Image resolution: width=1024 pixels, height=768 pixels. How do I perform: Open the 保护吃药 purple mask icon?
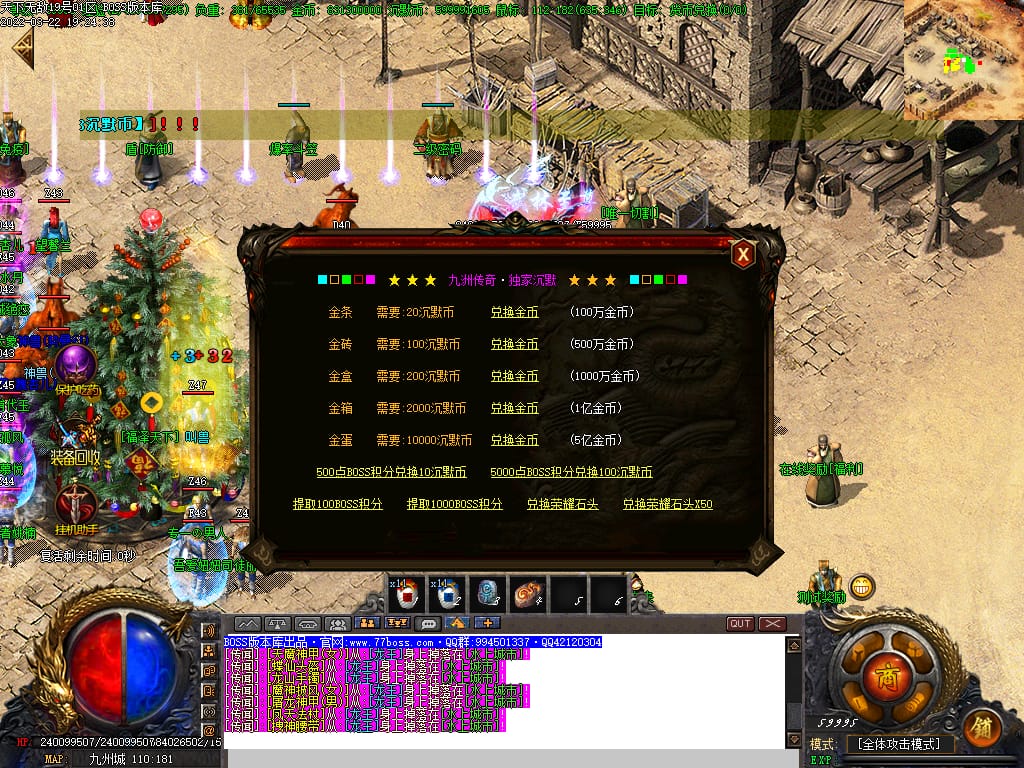[75, 366]
